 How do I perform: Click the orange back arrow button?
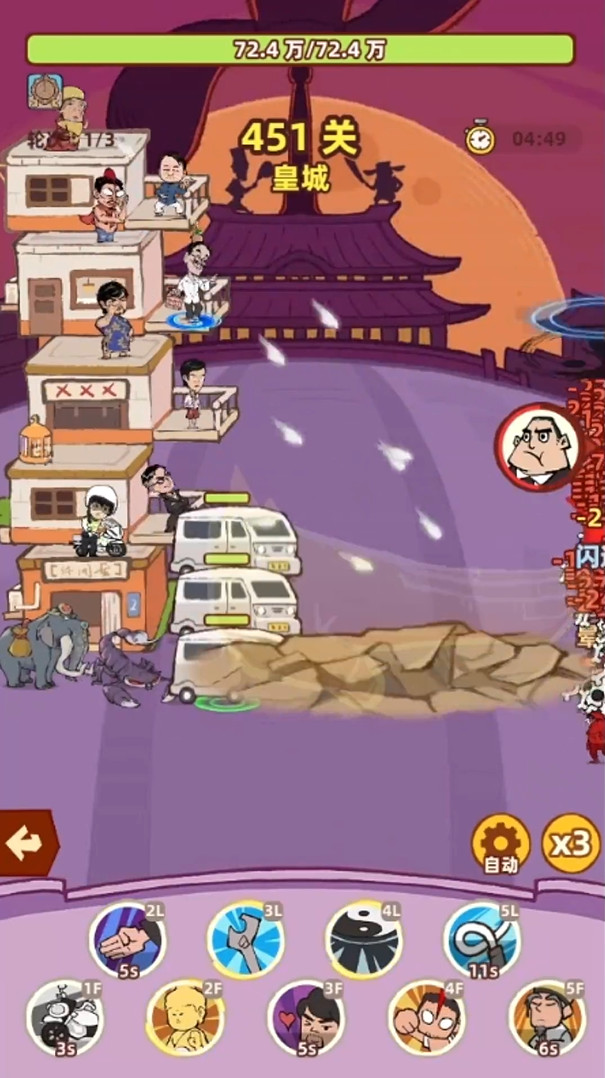click(25, 843)
